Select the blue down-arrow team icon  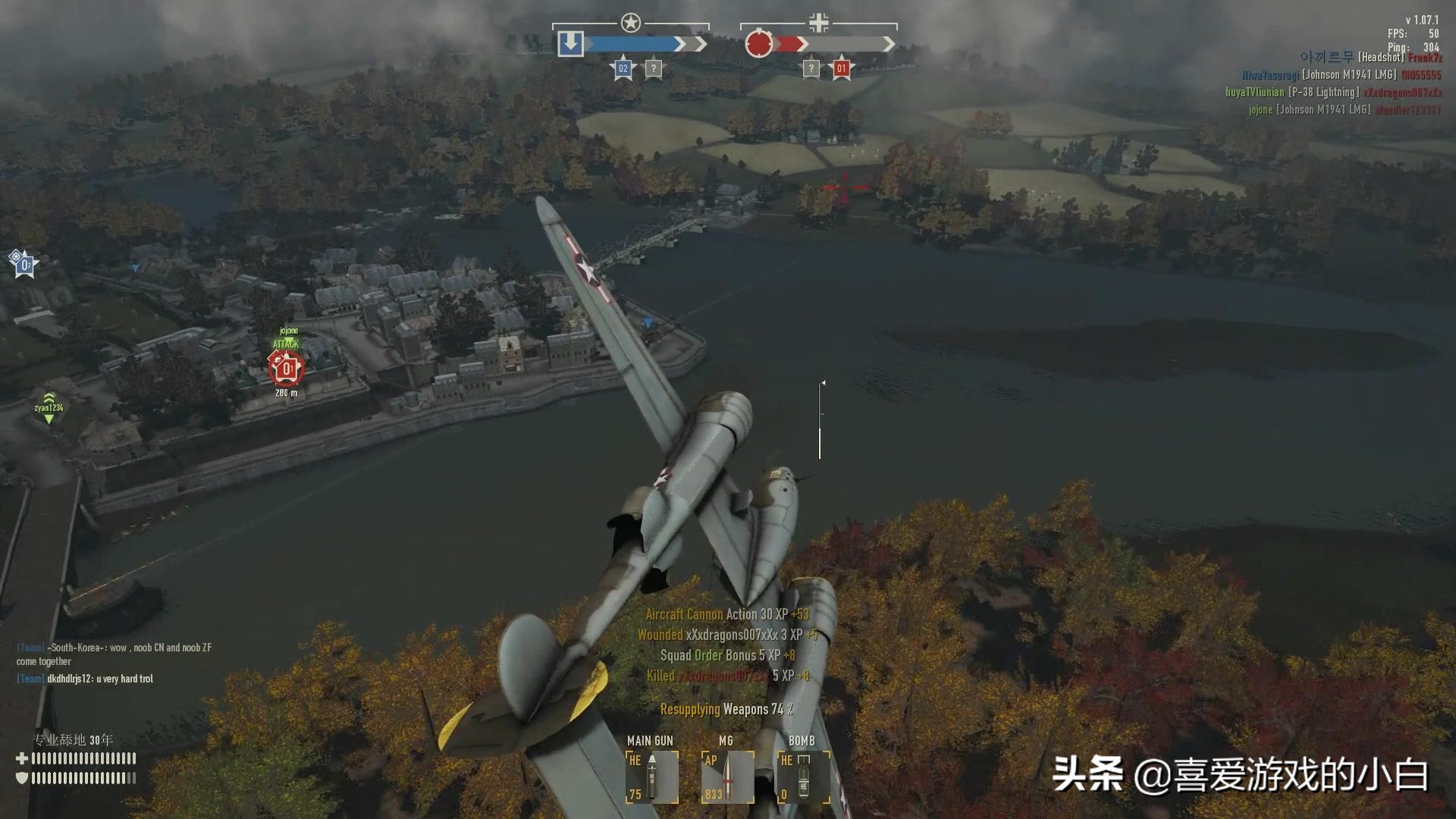pyautogui.click(x=570, y=44)
